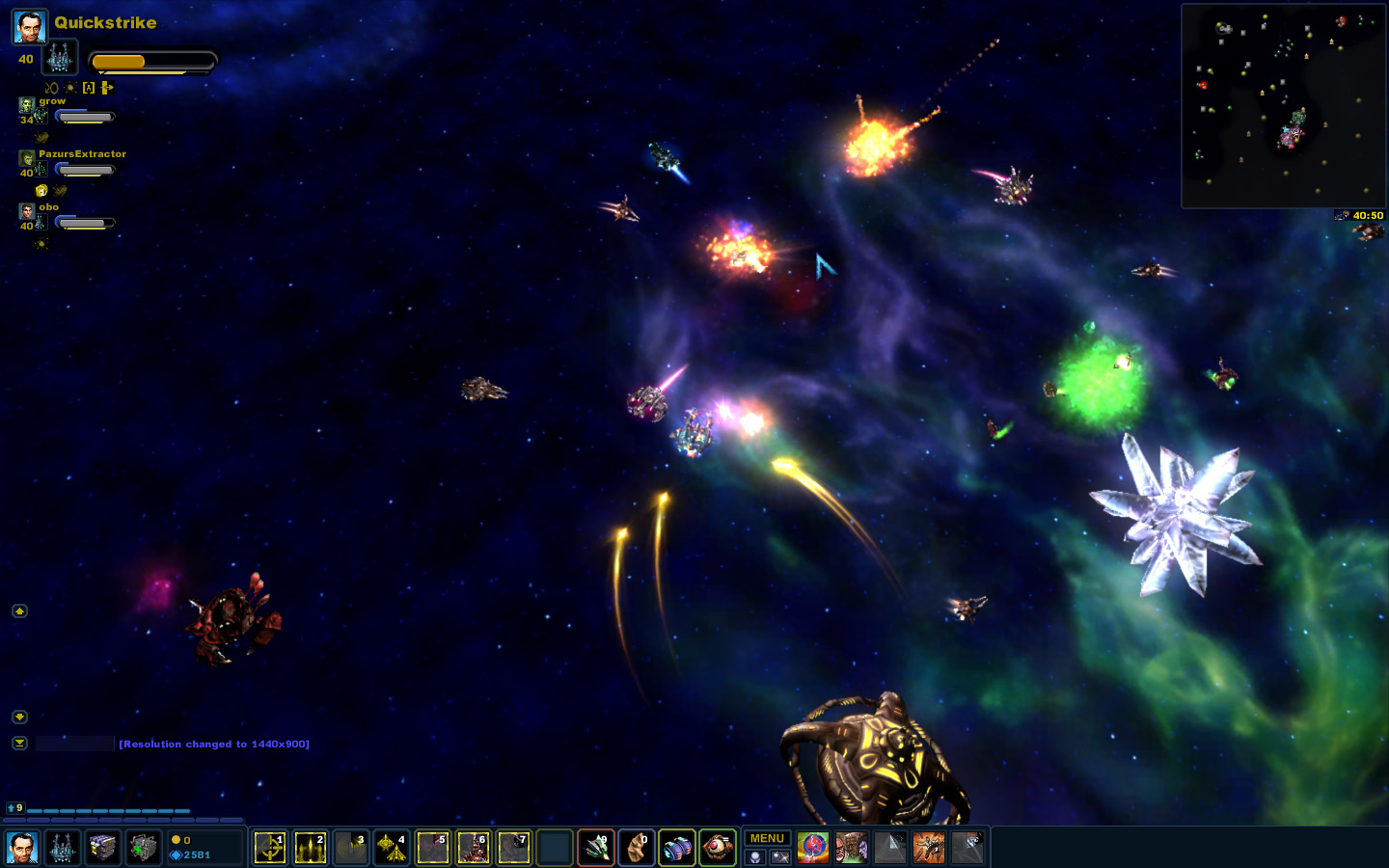Cast the ship ability in hotbar slot 4
This screenshot has width=1389, height=868.
pyautogui.click(x=392, y=848)
